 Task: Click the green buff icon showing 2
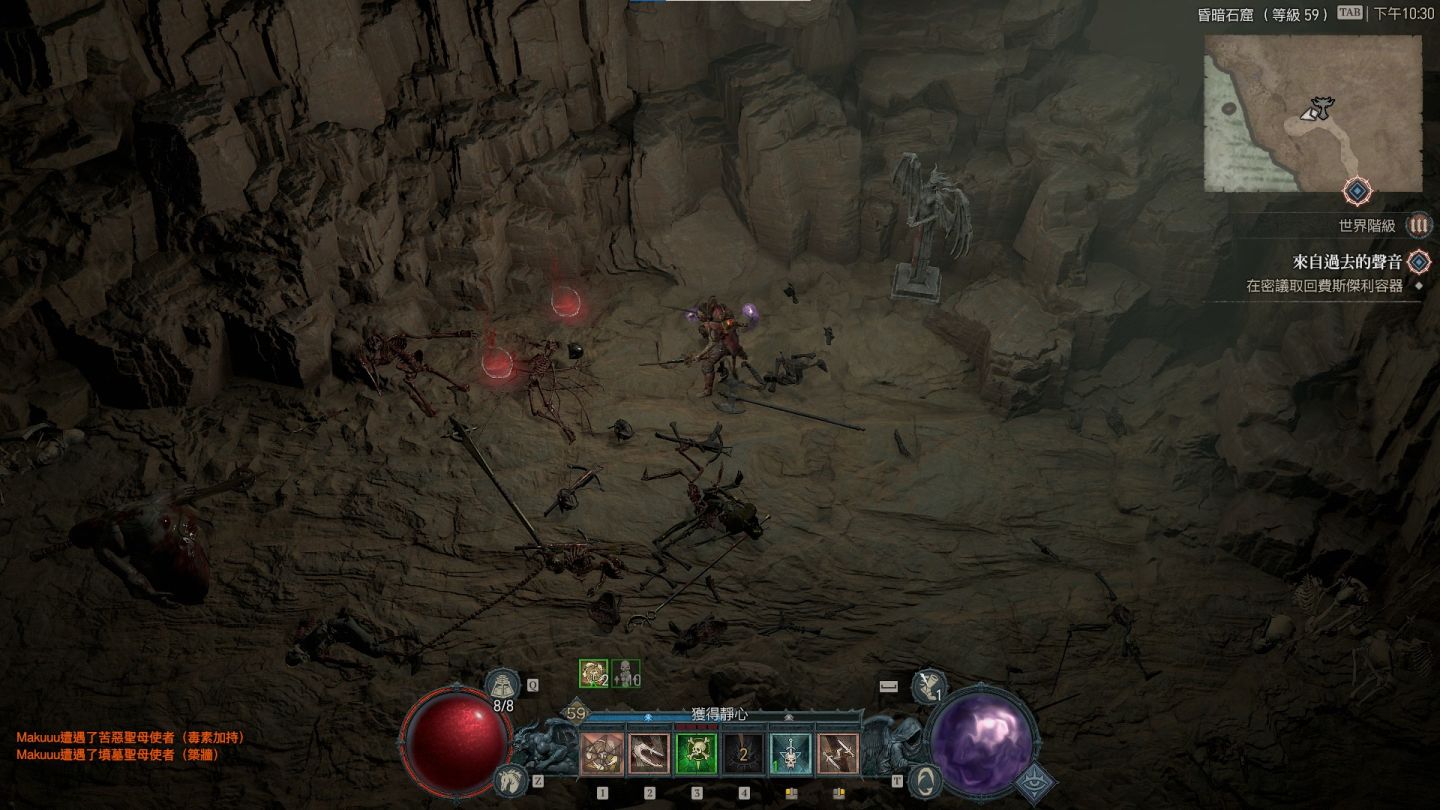coord(594,674)
